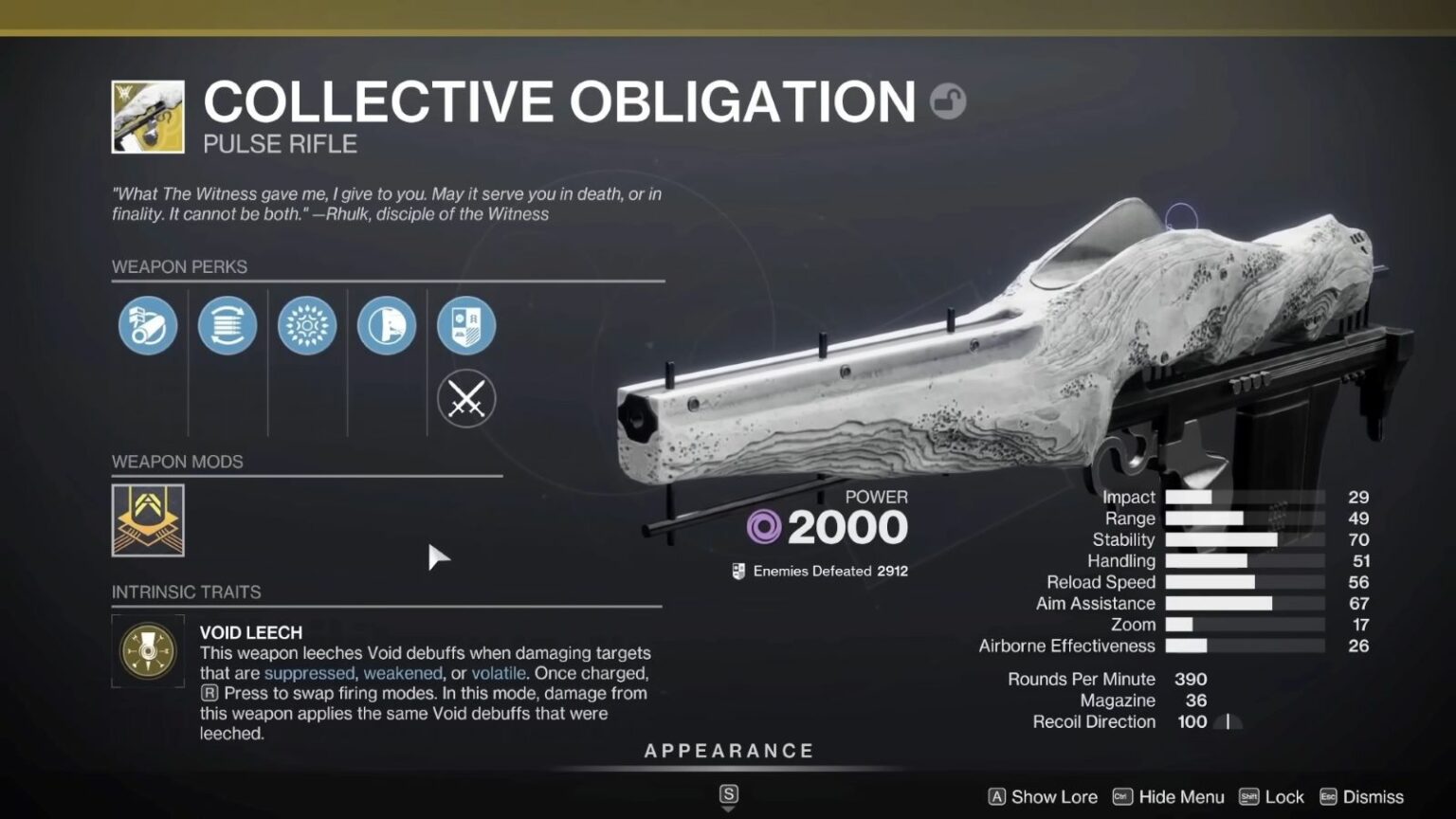
Task: Click the Void Leech intrinsic trait icon
Action: click(x=148, y=650)
